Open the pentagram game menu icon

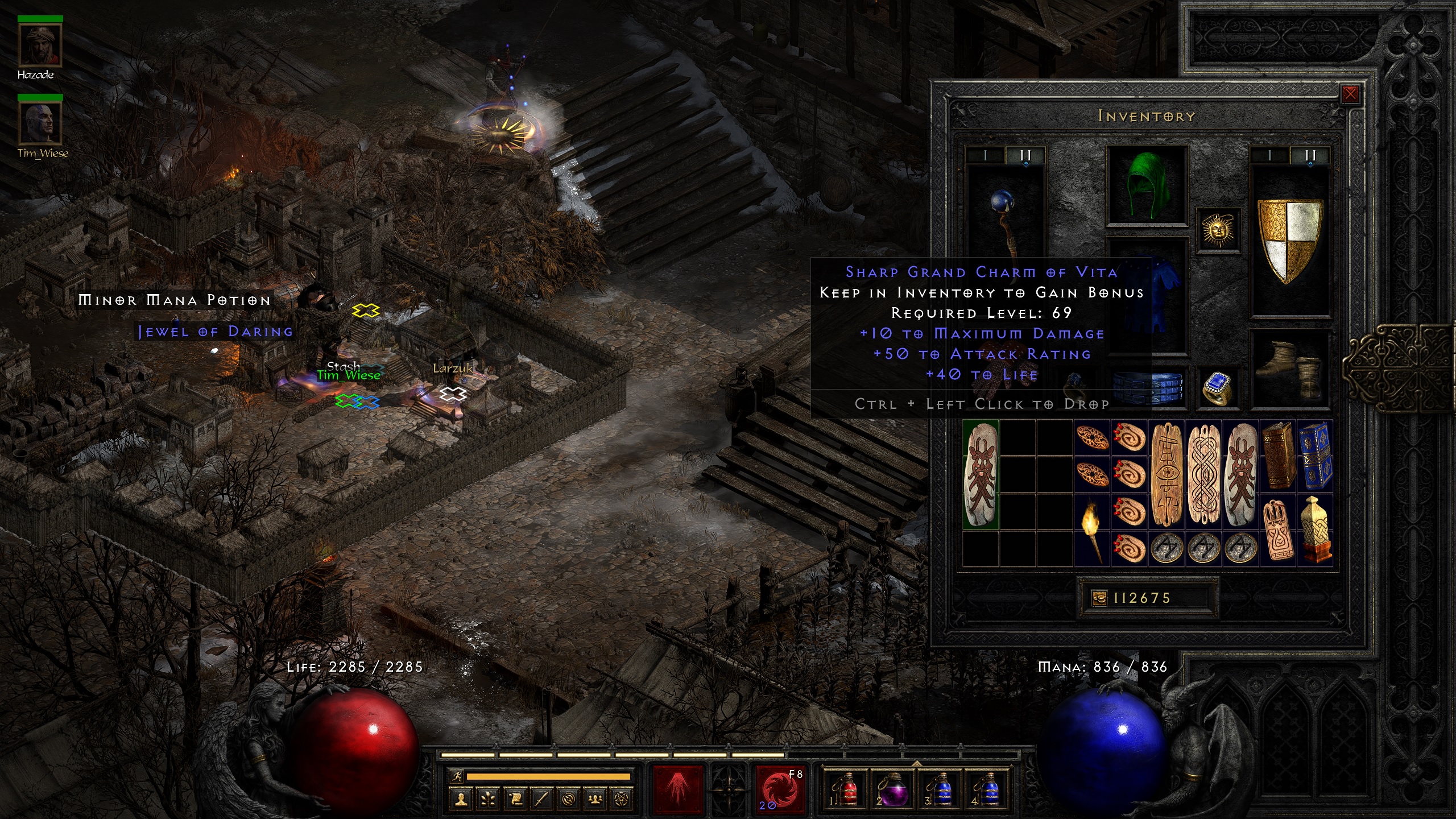pyautogui.click(x=622, y=800)
